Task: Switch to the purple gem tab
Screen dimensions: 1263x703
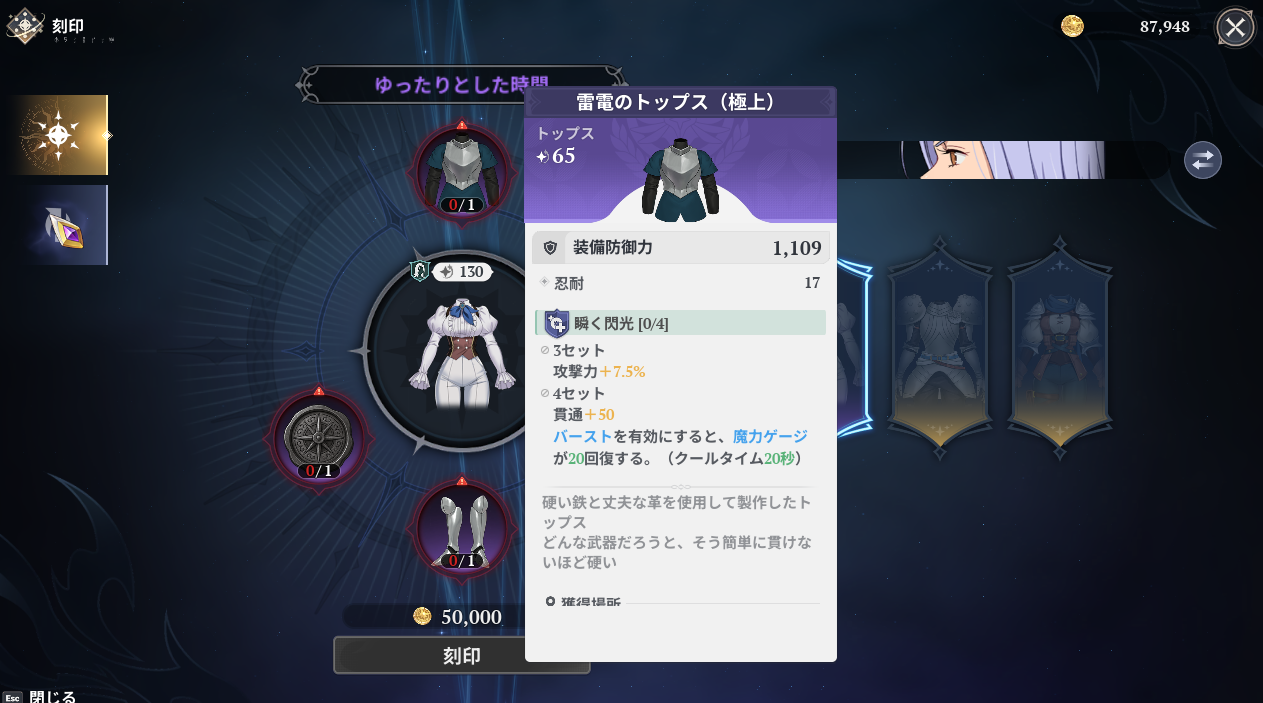Action: (59, 225)
